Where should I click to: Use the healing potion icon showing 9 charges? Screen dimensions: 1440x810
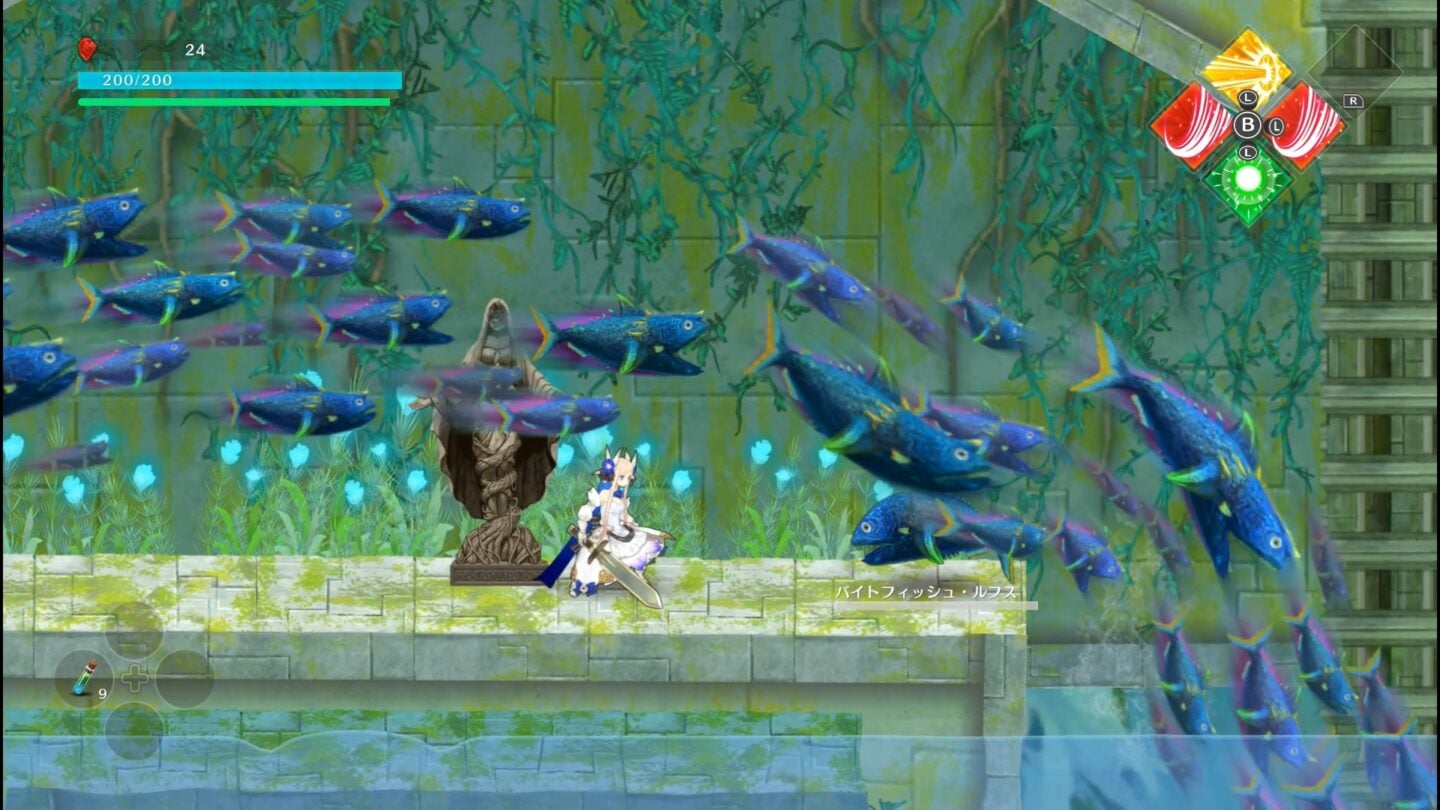click(84, 679)
